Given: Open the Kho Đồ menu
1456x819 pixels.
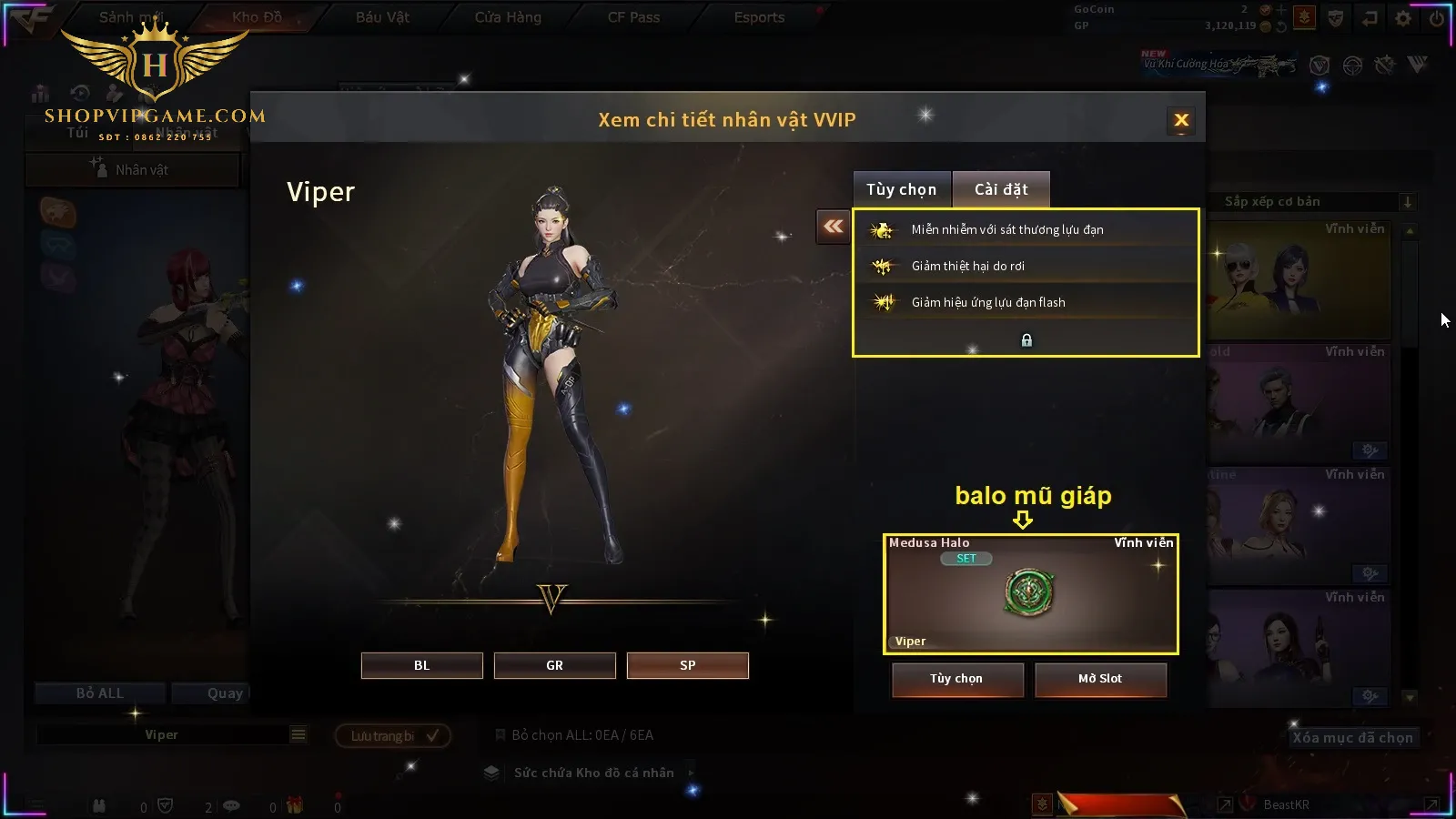Looking at the screenshot, I should click(257, 17).
